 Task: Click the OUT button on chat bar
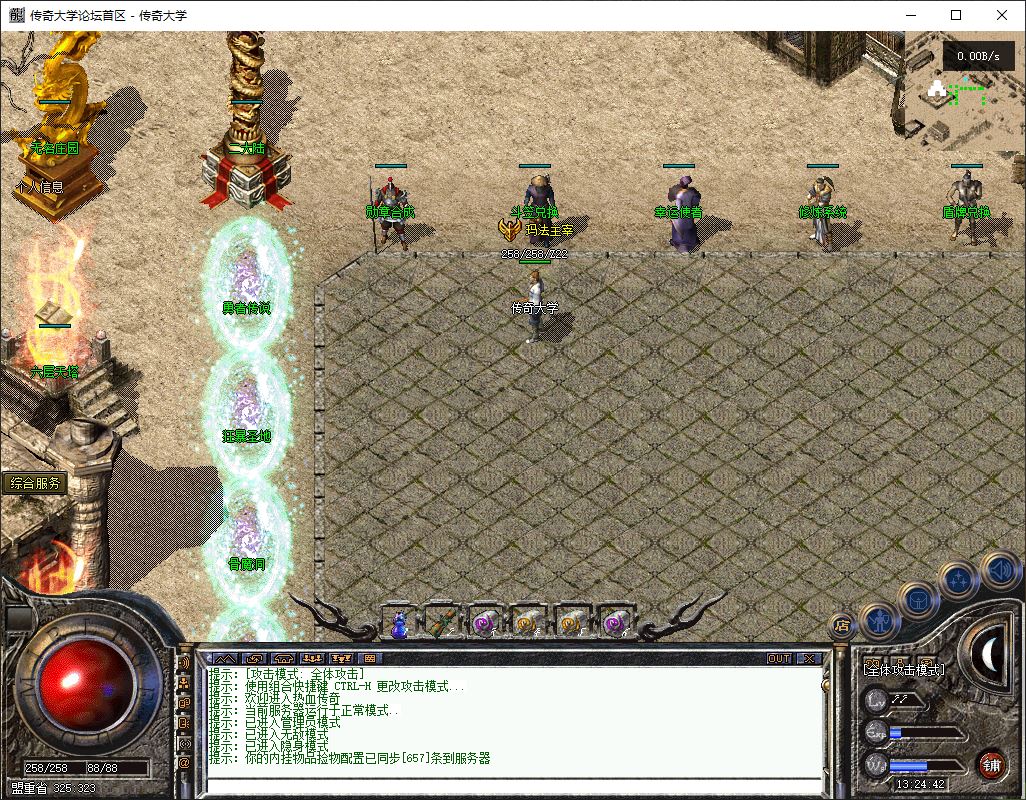[x=778, y=659]
